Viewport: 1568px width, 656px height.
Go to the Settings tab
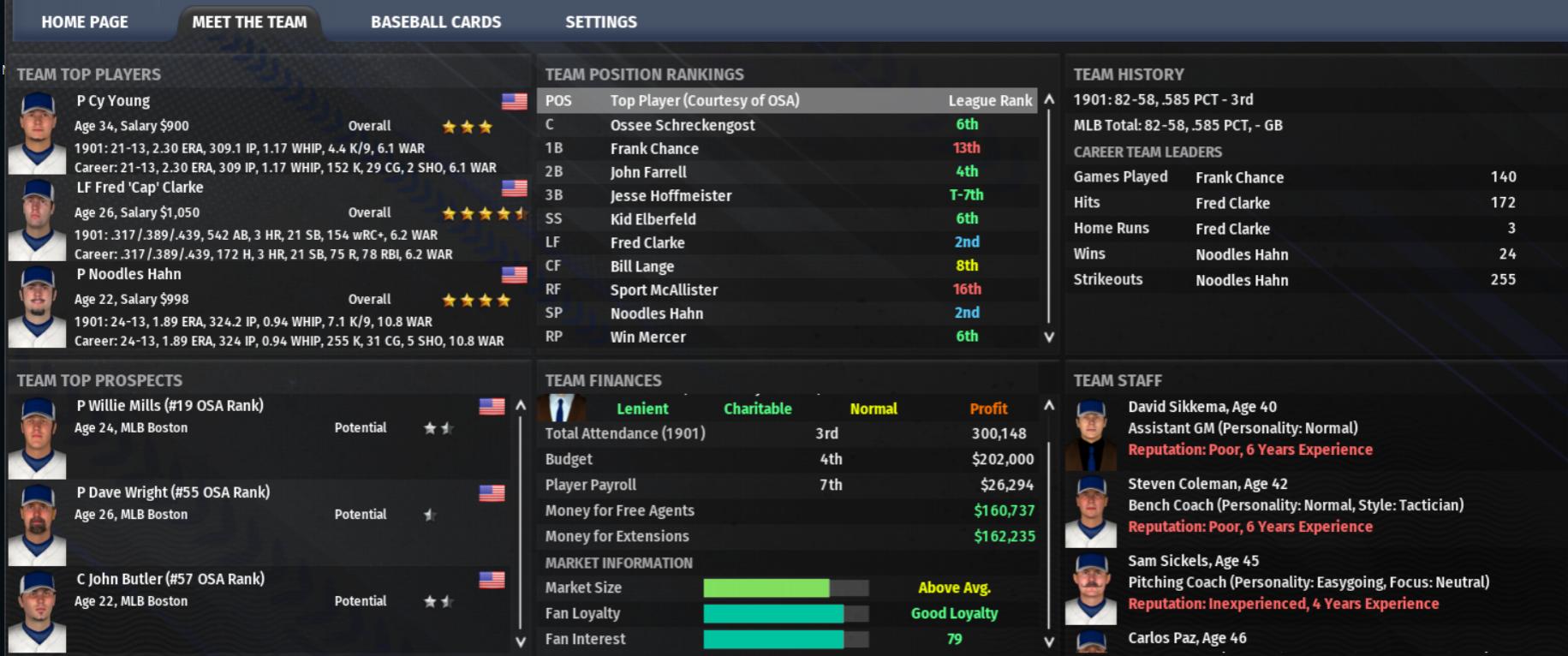tap(600, 22)
